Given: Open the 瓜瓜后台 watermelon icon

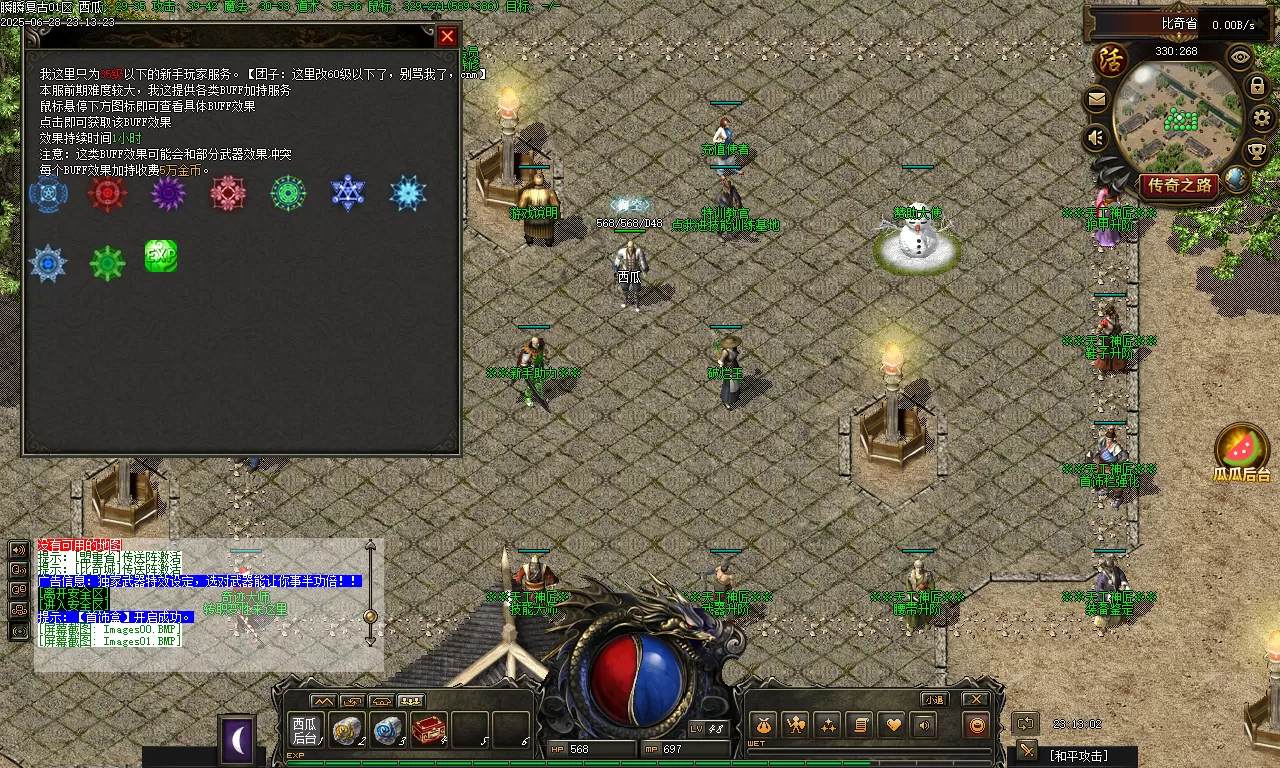Looking at the screenshot, I should pos(1242,449).
